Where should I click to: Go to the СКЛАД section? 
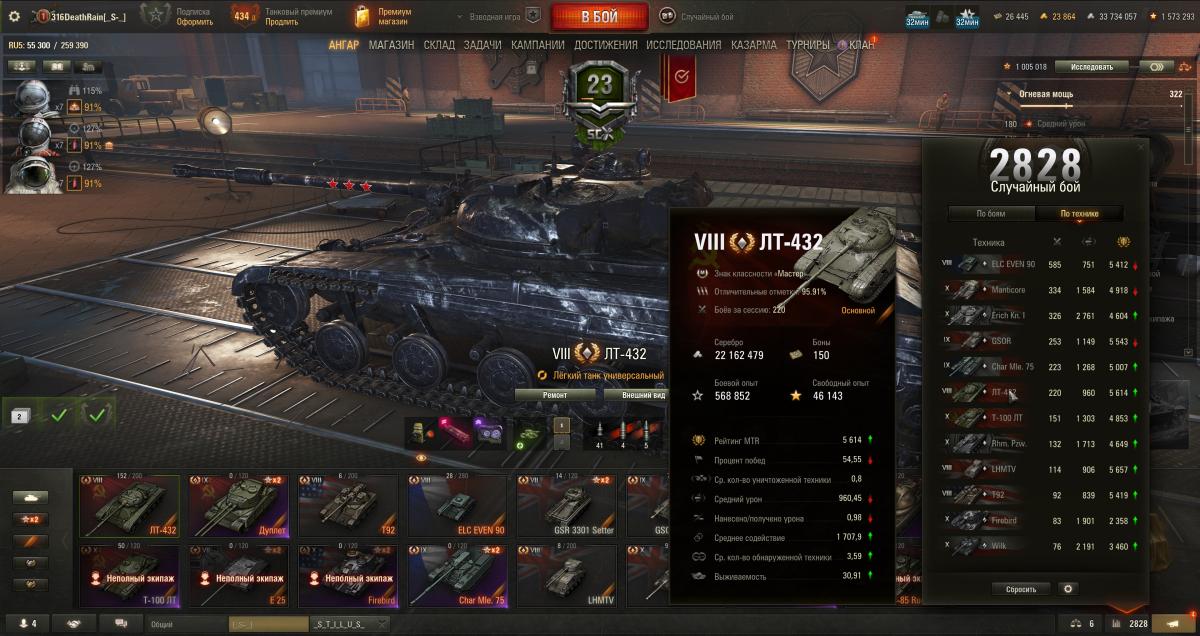point(439,45)
